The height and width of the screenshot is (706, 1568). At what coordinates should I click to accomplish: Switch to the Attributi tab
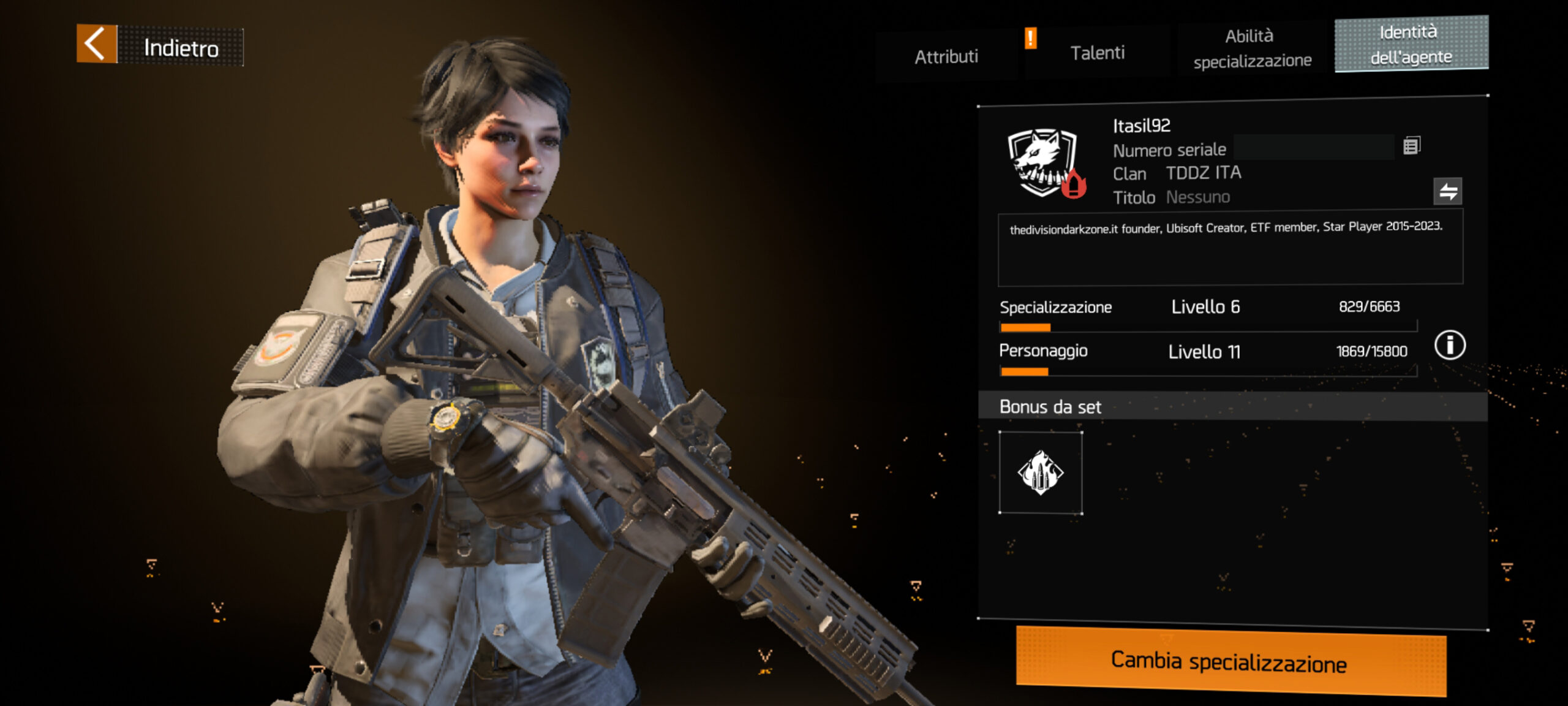tap(946, 56)
